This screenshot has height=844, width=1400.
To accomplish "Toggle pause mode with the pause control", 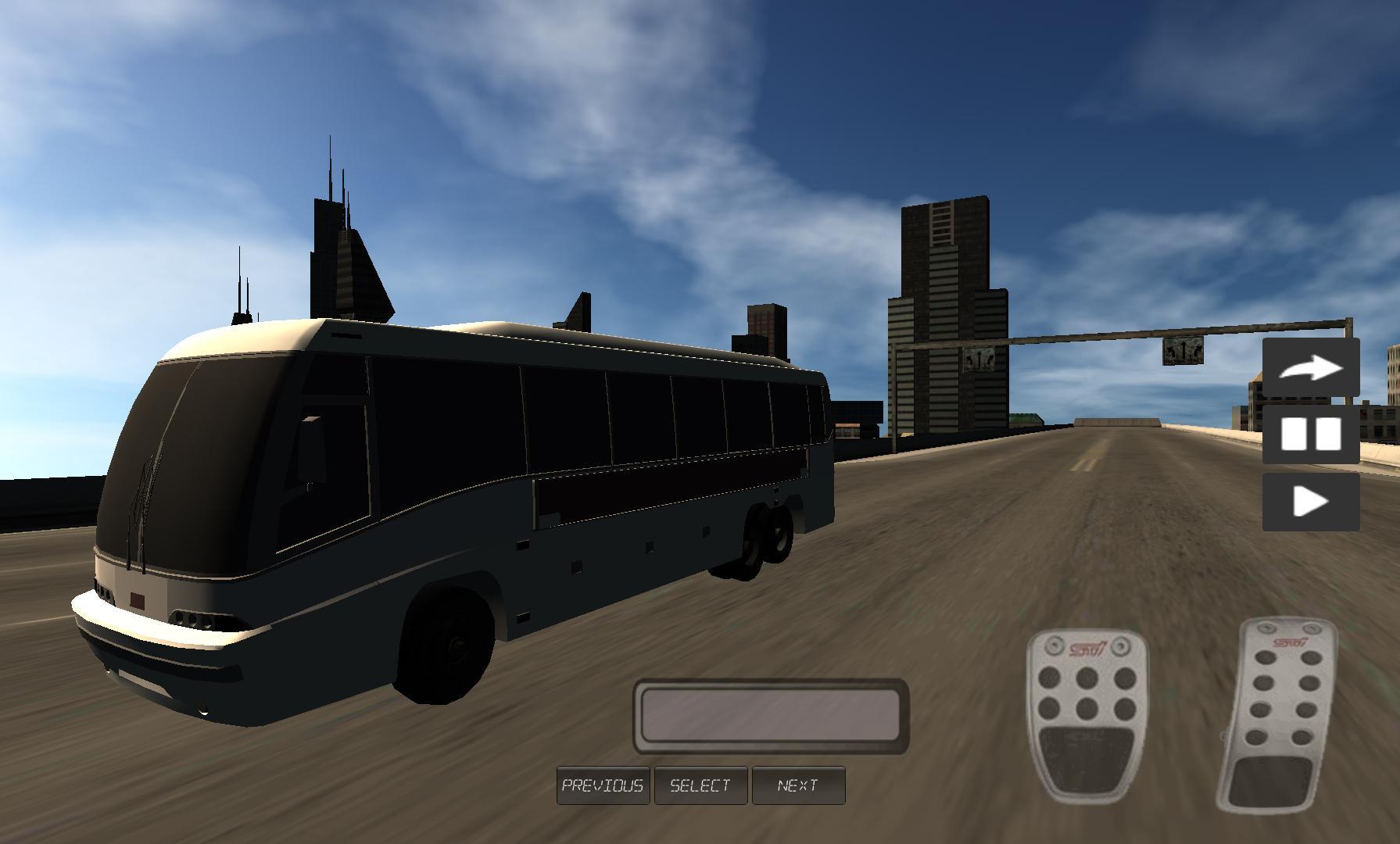I will coord(1311,435).
